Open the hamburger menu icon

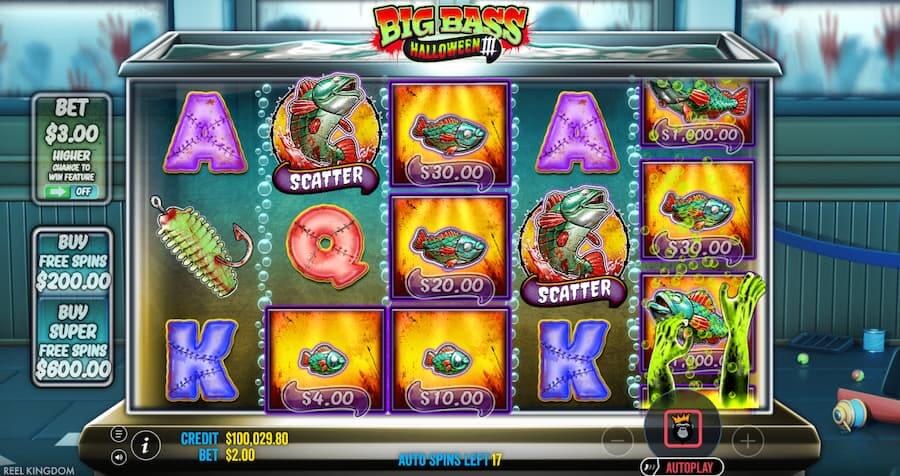click(x=119, y=433)
